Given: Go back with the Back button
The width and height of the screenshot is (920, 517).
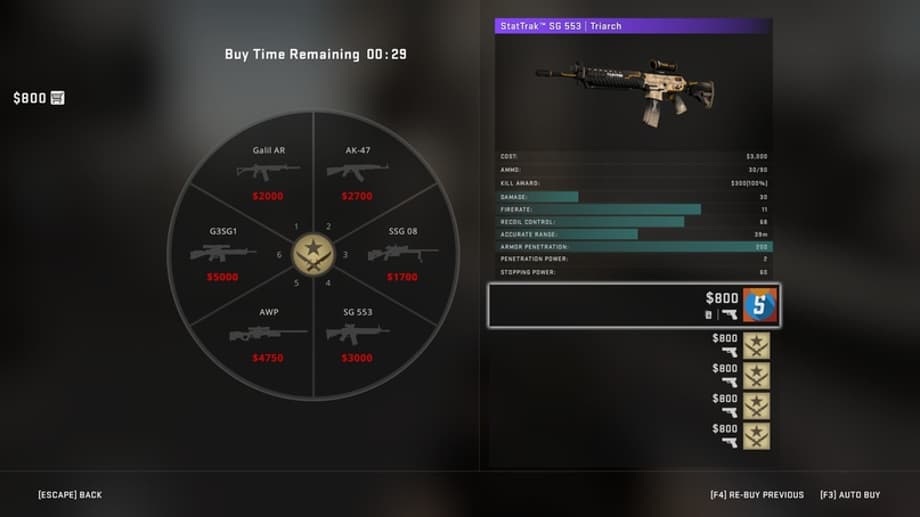Looking at the screenshot, I should tap(70, 495).
